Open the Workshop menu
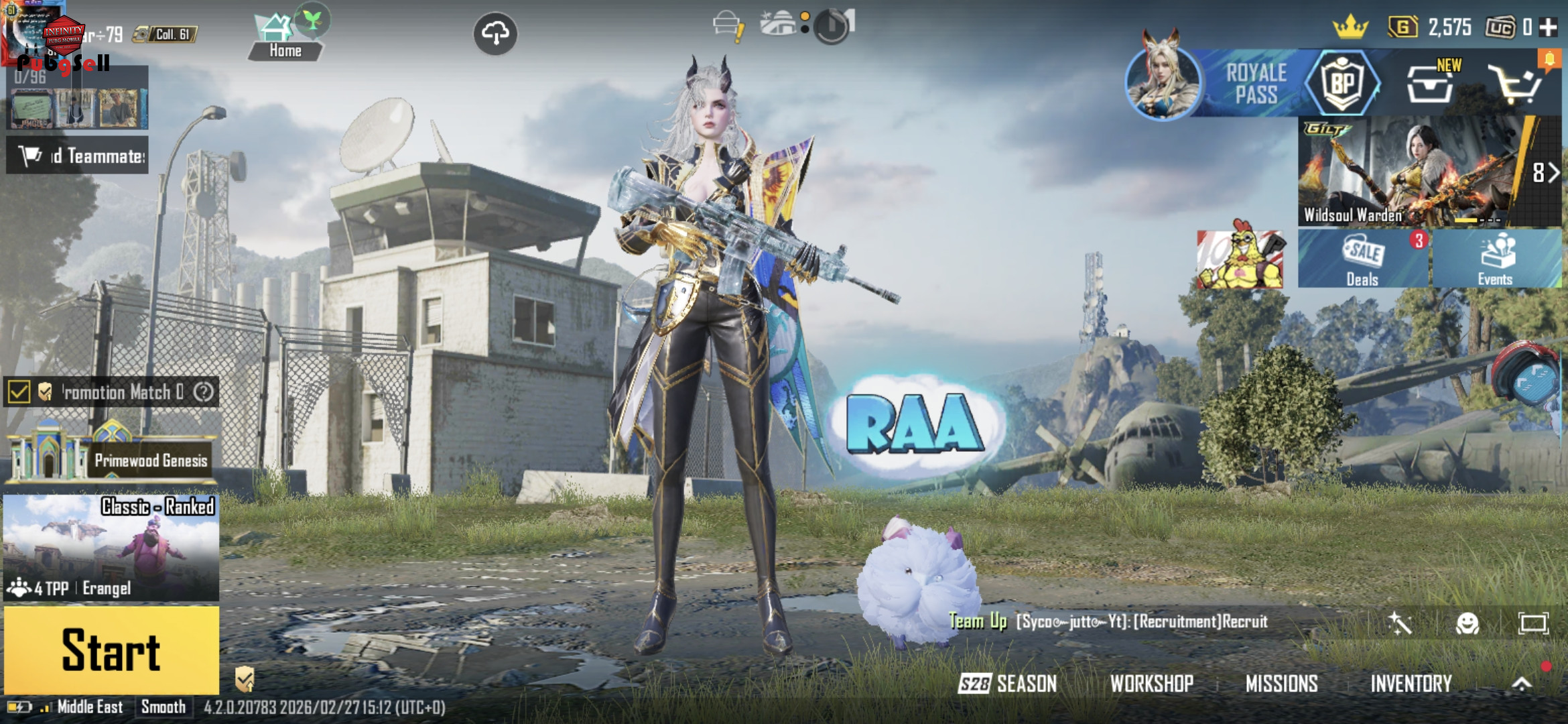1568x724 pixels. [x=1151, y=683]
